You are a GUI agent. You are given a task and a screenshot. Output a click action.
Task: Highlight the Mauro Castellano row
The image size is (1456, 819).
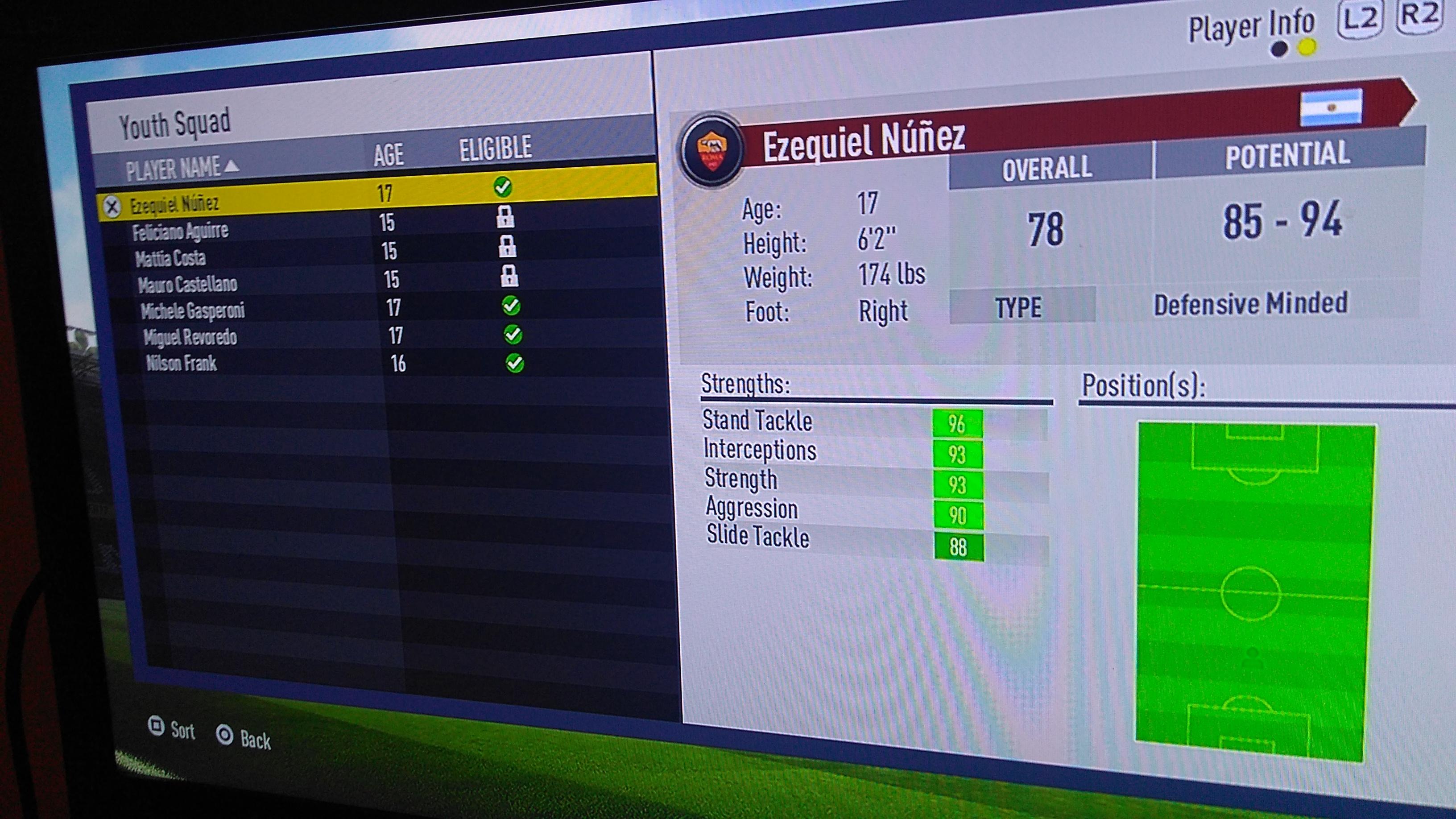point(188,284)
